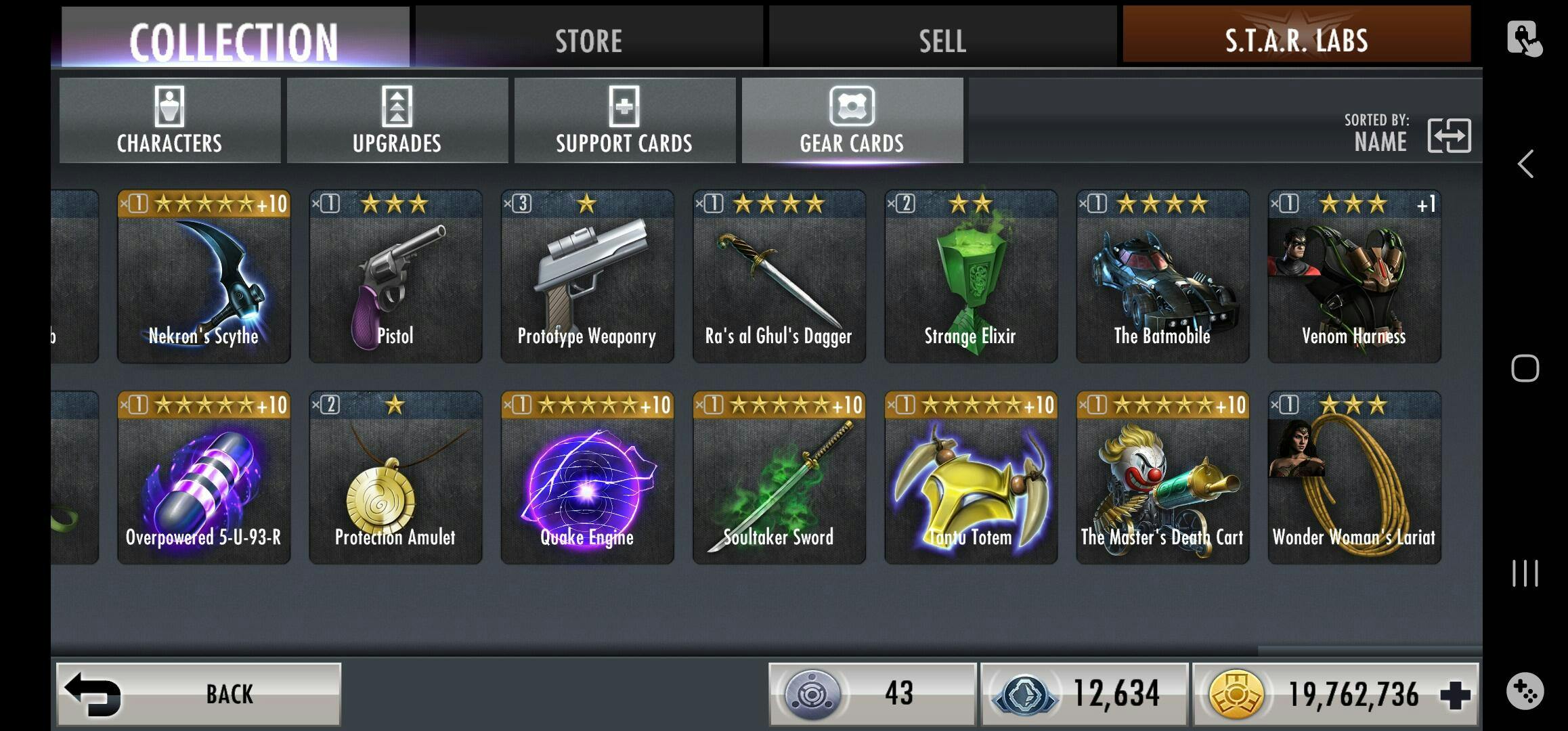This screenshot has height=731, width=1568.
Task: Show the Characters collection
Action: (169, 120)
